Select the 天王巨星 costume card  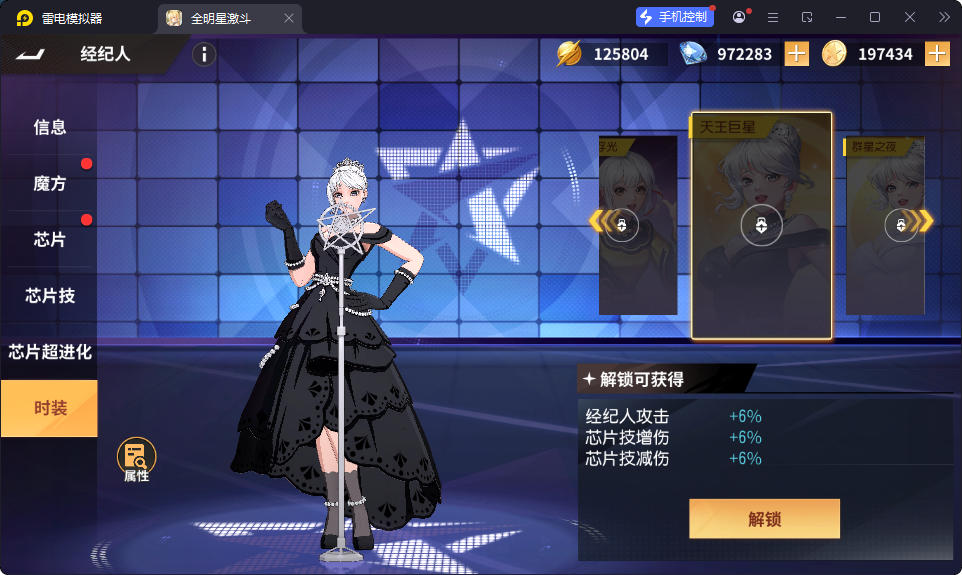[761, 226]
